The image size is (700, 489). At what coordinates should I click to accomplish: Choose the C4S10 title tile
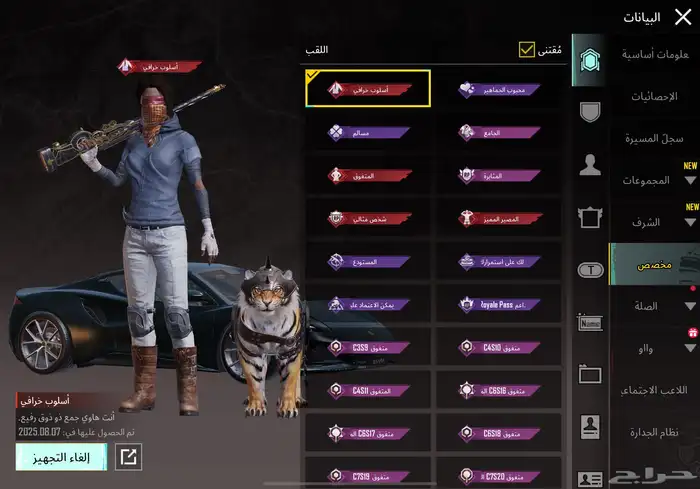(498, 347)
